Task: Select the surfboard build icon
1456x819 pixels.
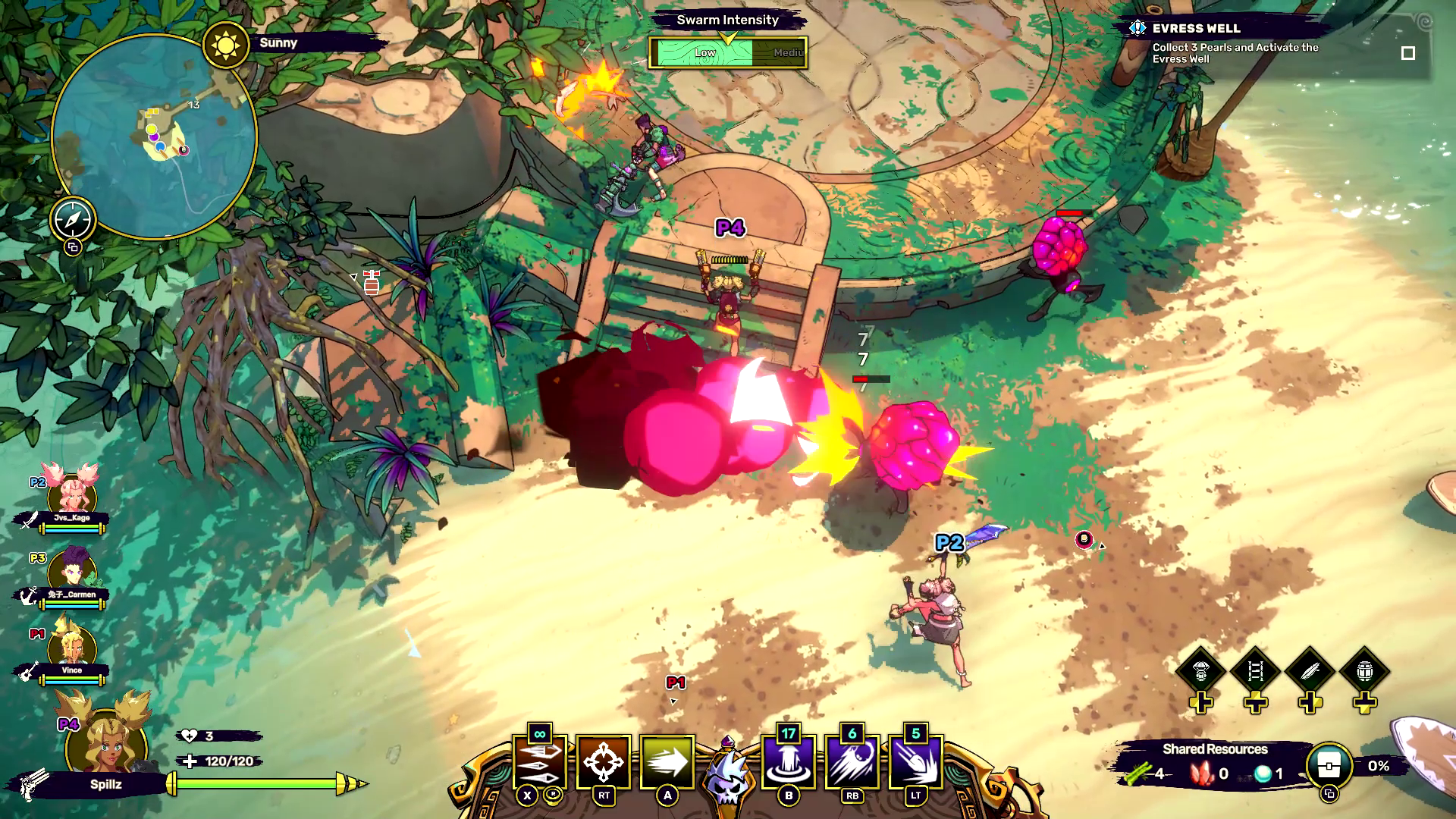Action: pyautogui.click(x=1310, y=671)
